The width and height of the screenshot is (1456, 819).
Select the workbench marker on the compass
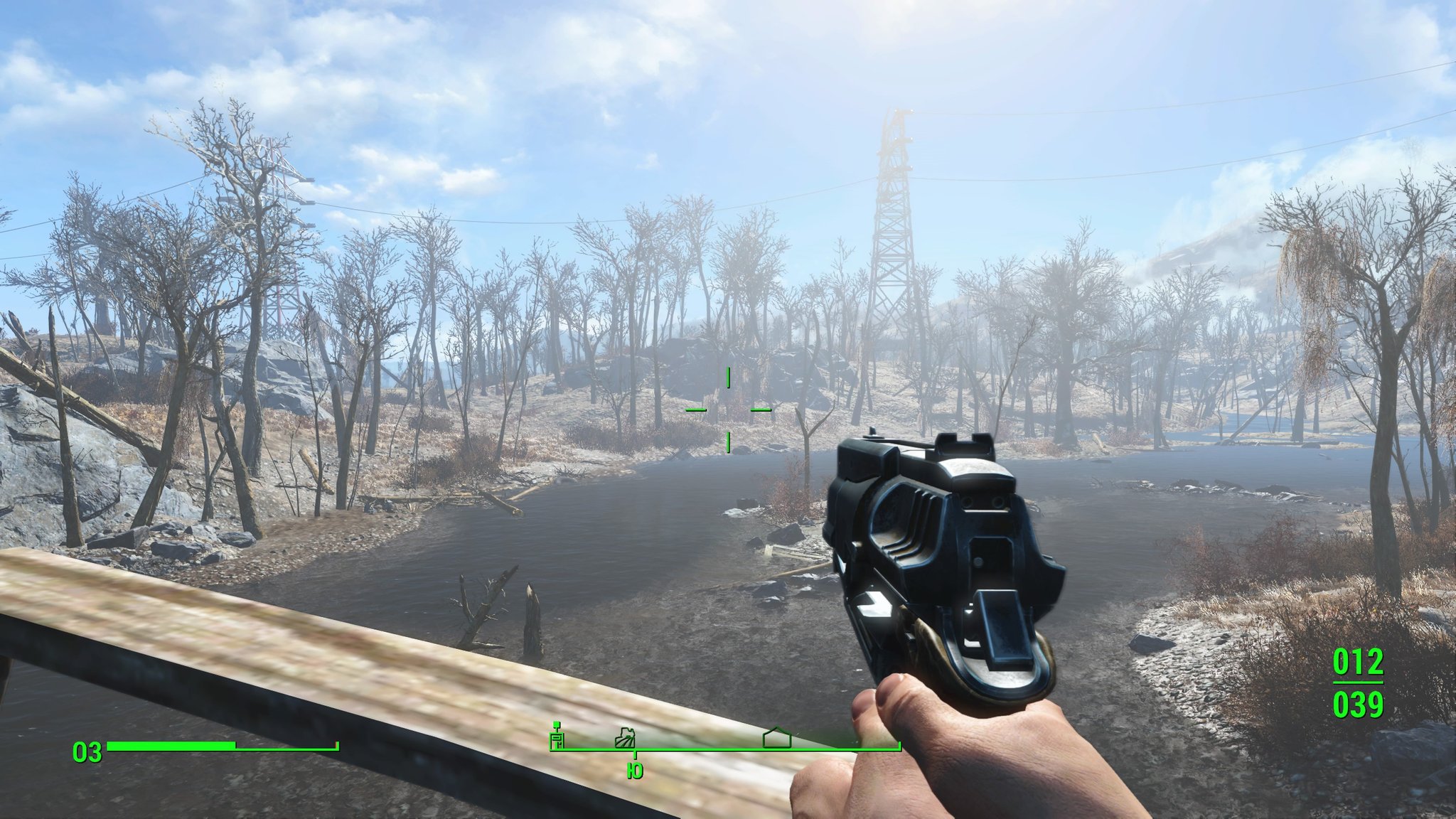click(557, 737)
